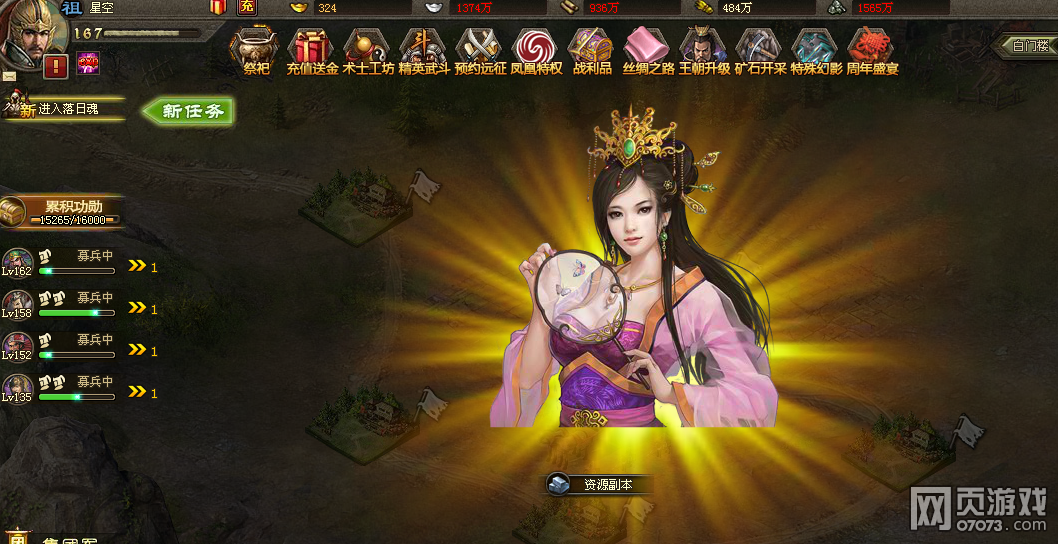
Task: Click the red exclamation alert icon
Action: pyautogui.click(x=56, y=66)
